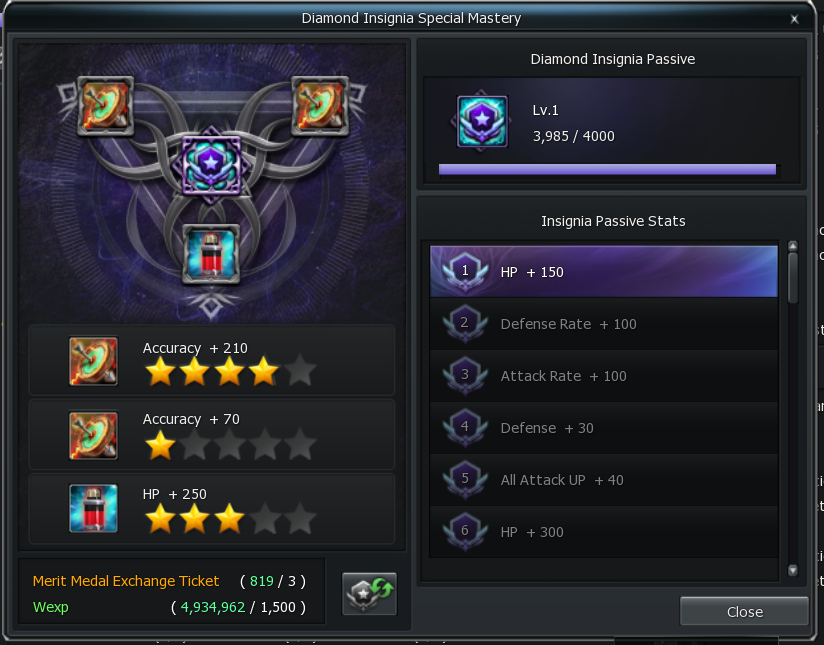
Task: Select the HP + 250 mastery row
Action: [211, 508]
